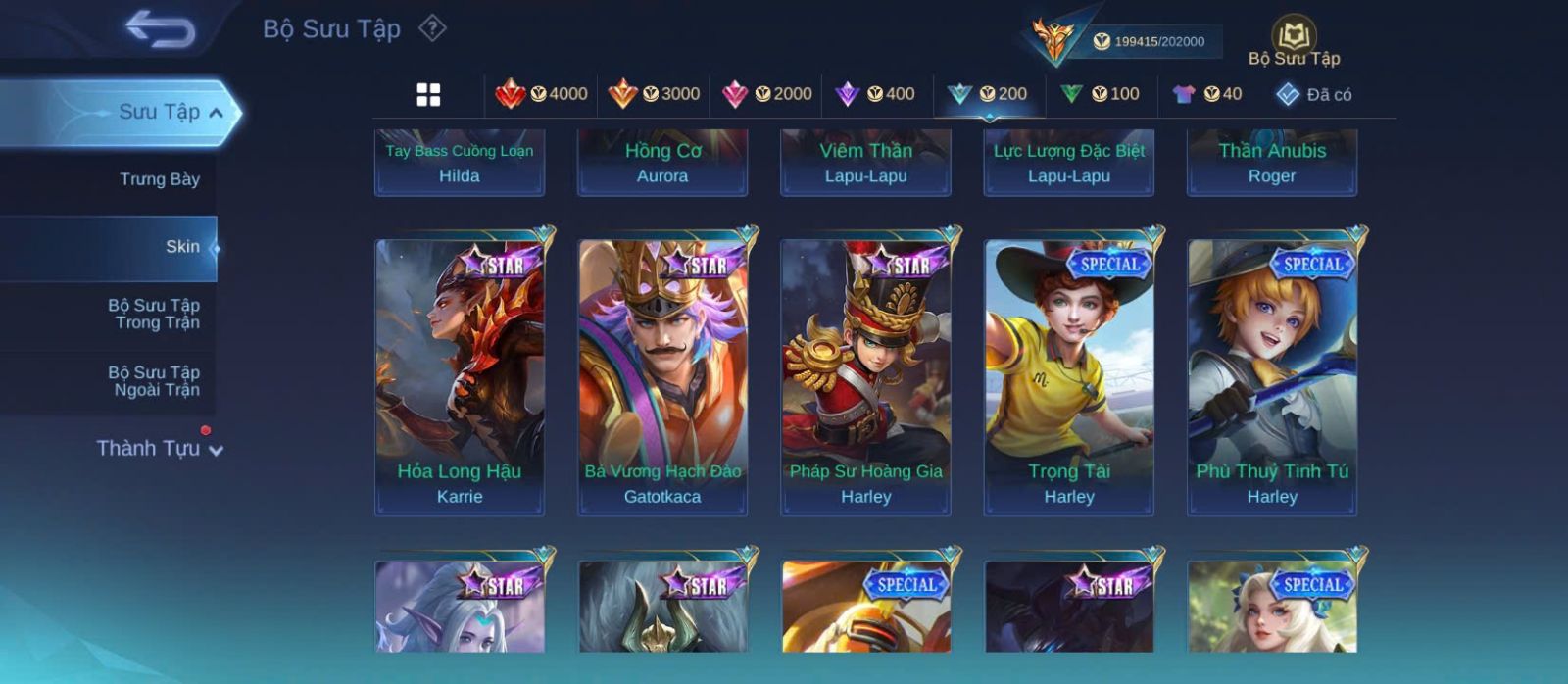Go back with the return arrow

(161, 29)
